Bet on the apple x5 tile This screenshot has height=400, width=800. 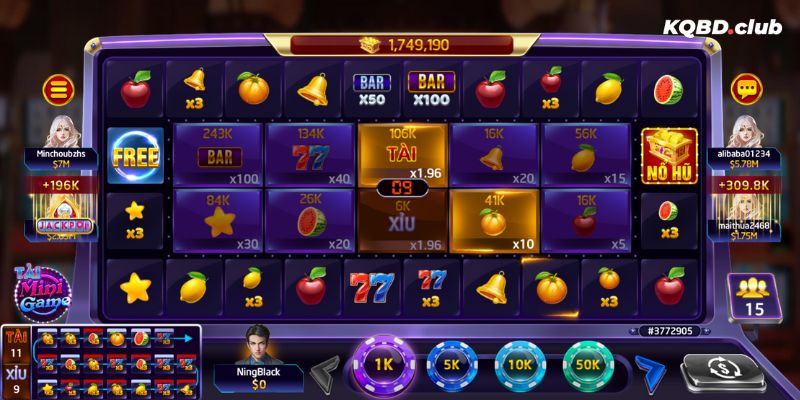coord(585,219)
